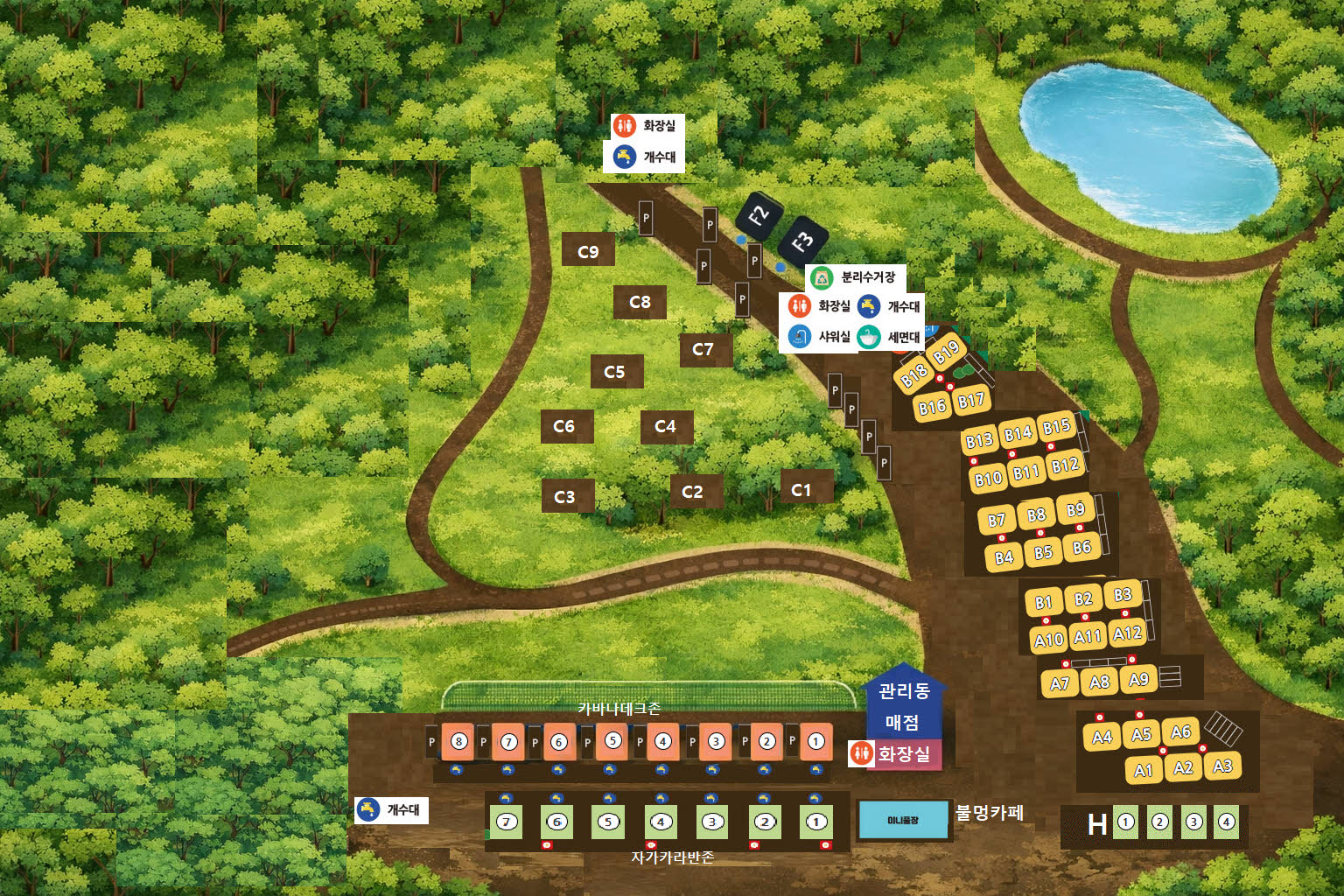Choose yellow site A1
Screen dimensions: 1344x896
coord(1144,770)
